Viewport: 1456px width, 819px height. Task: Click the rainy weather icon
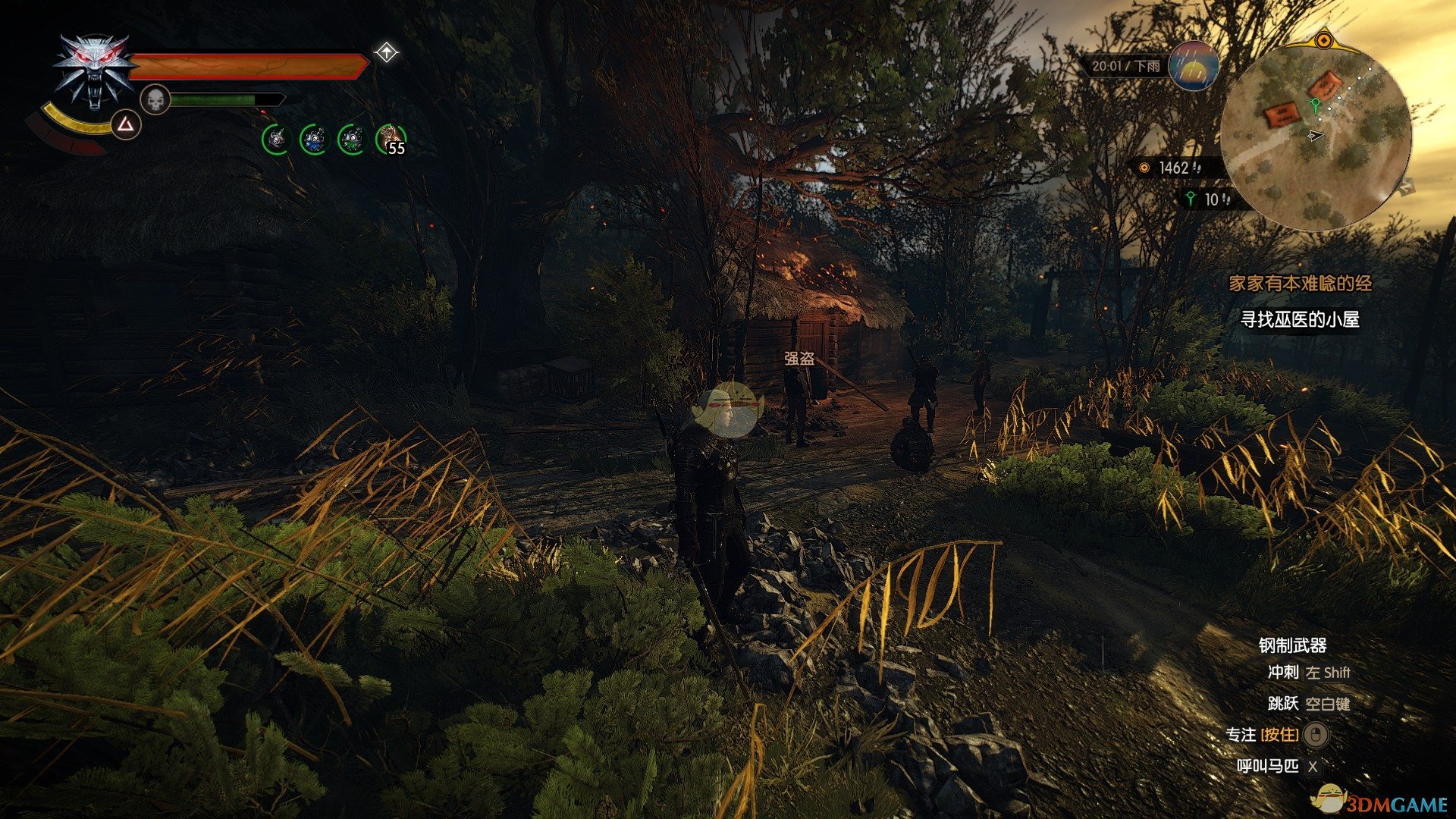pyautogui.click(x=1194, y=66)
